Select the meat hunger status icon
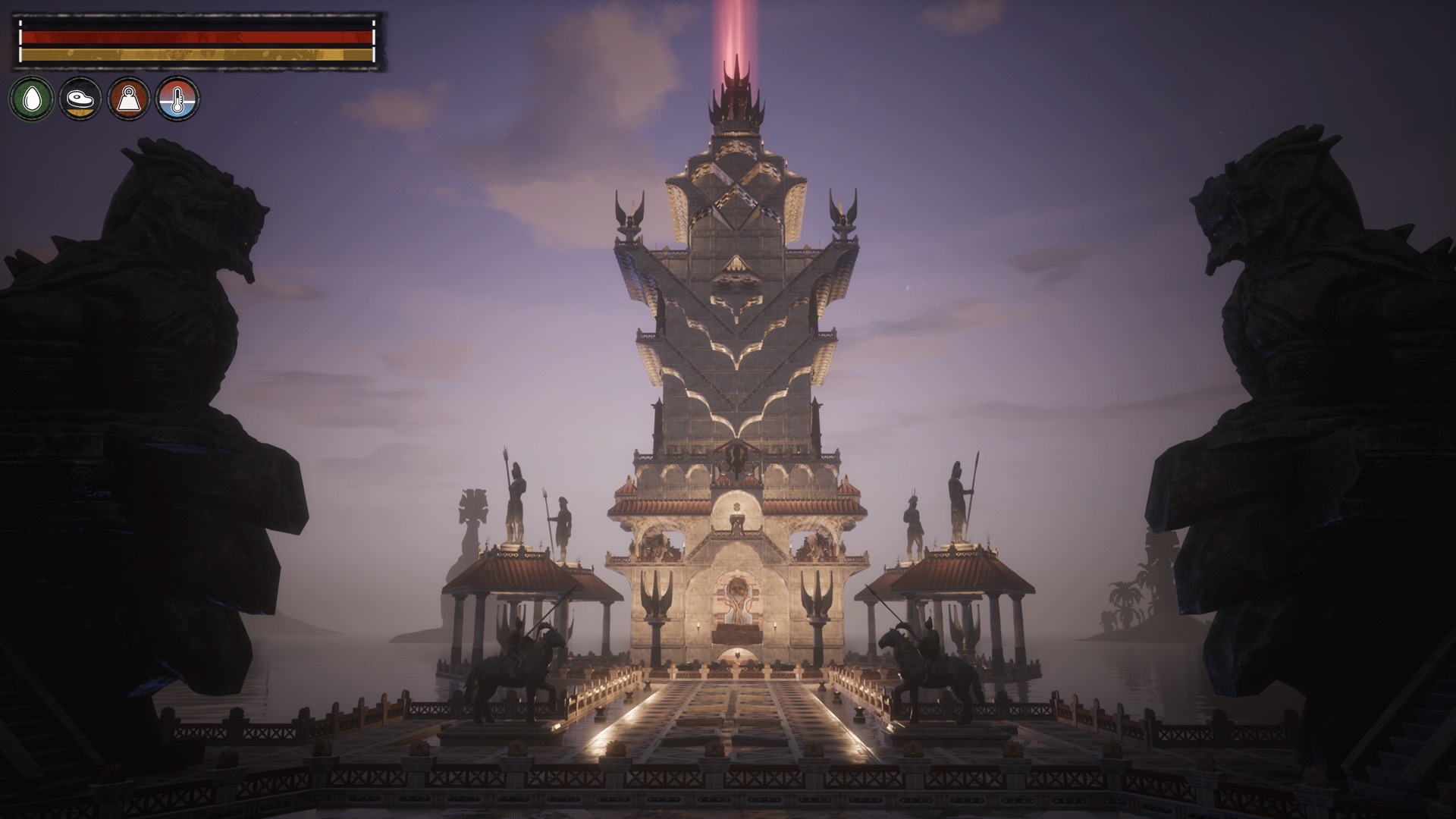This screenshot has width=1456, height=819. pos(80,99)
